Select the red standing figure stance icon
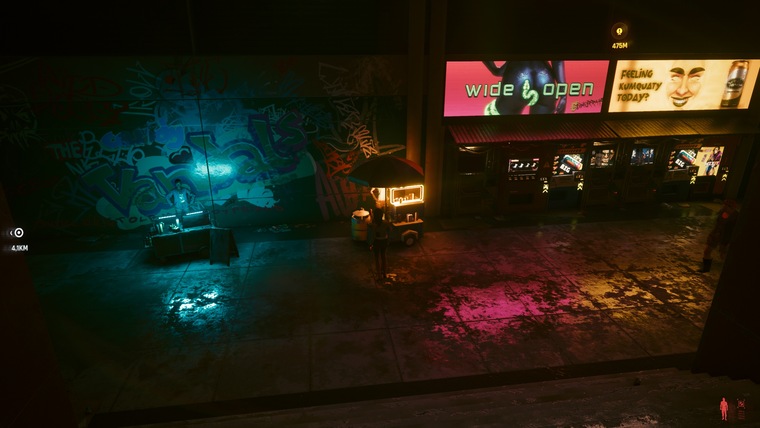The height and width of the screenshot is (428, 760). 724,408
